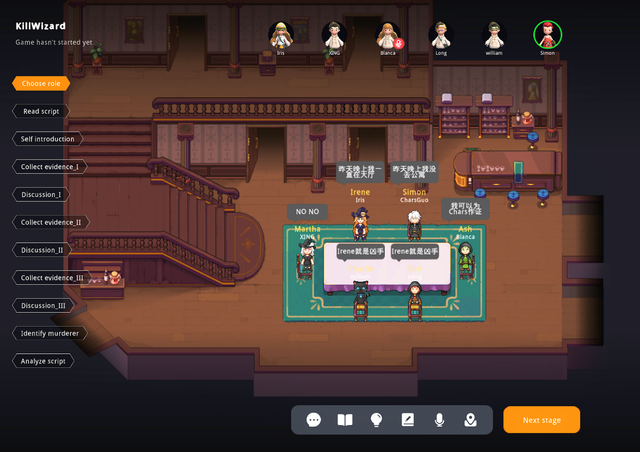Select the Analyze script stage
This screenshot has height=452, width=640.
[44, 360]
